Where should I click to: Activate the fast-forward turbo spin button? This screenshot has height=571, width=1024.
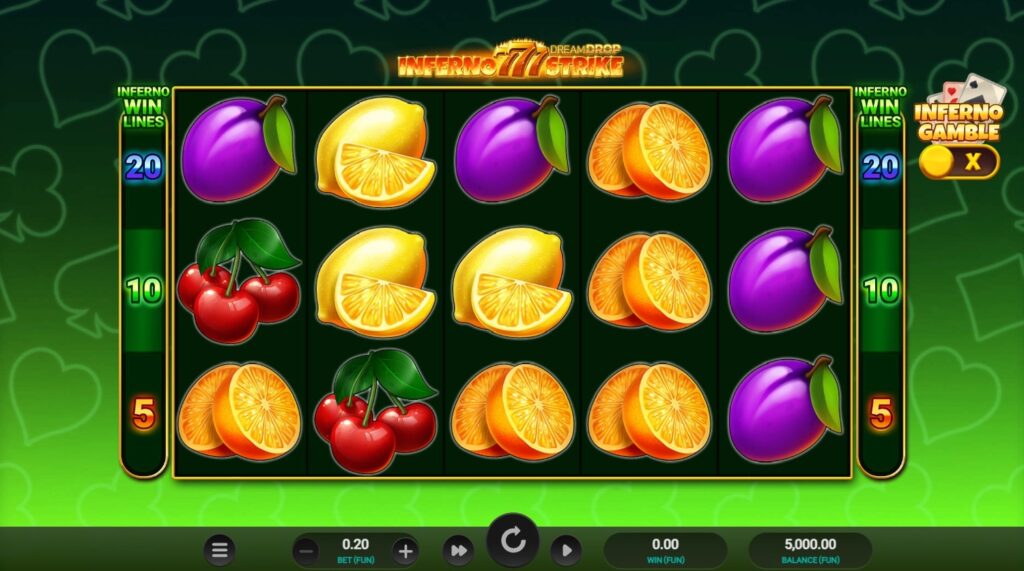(458, 550)
